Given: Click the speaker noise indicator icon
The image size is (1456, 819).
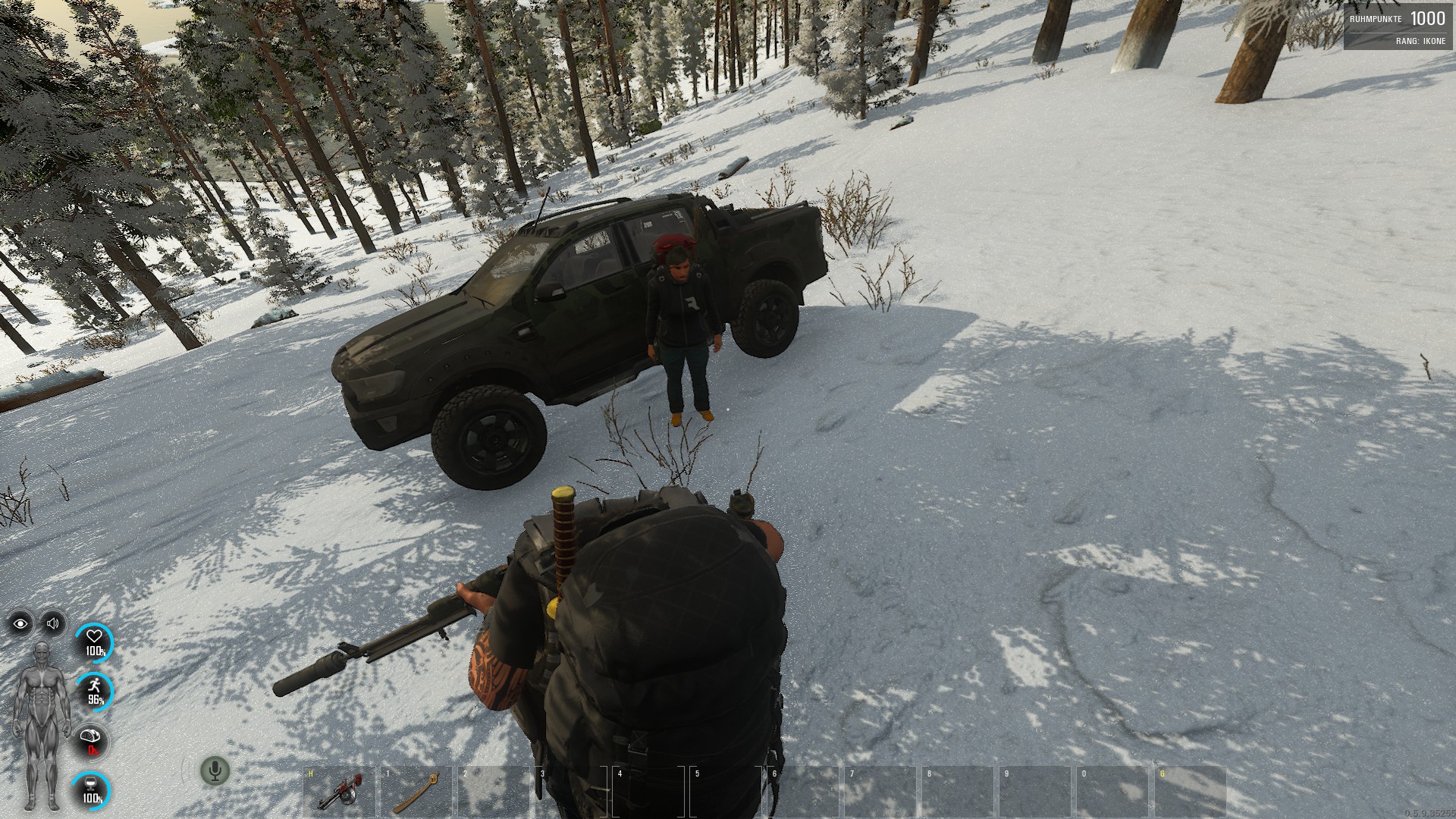Looking at the screenshot, I should tap(53, 624).
